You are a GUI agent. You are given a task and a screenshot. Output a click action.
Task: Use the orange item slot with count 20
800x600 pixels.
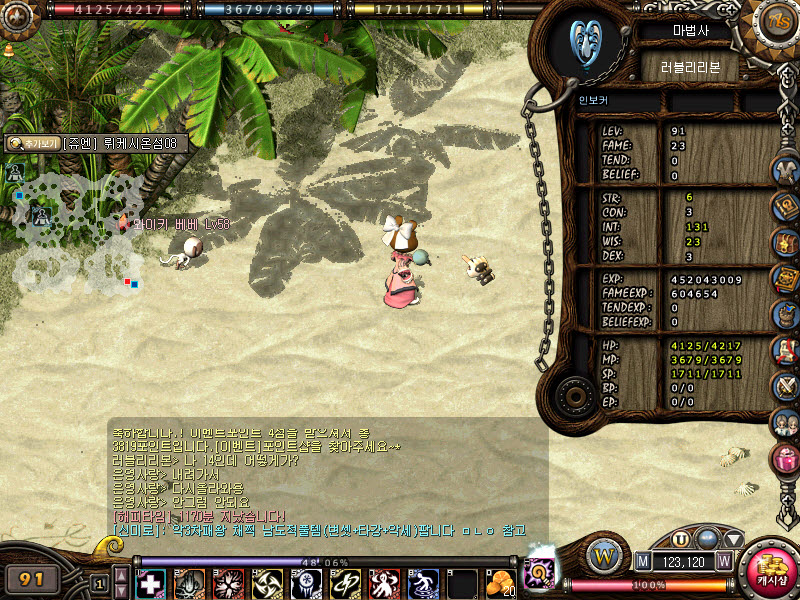(500, 583)
